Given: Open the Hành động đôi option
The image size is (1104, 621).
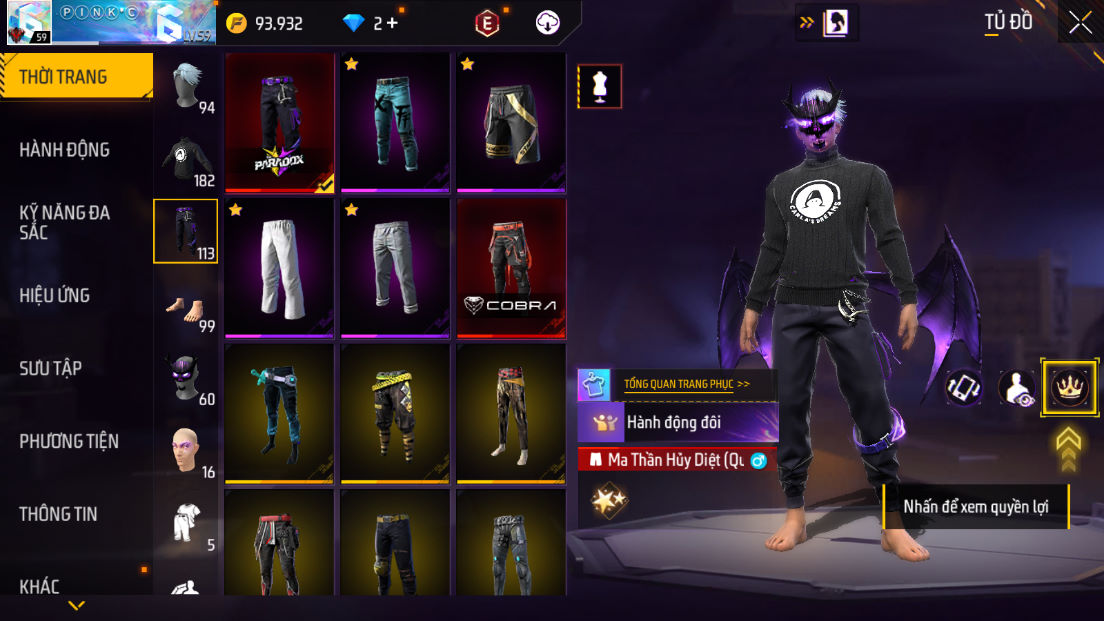Looking at the screenshot, I should 677,422.
